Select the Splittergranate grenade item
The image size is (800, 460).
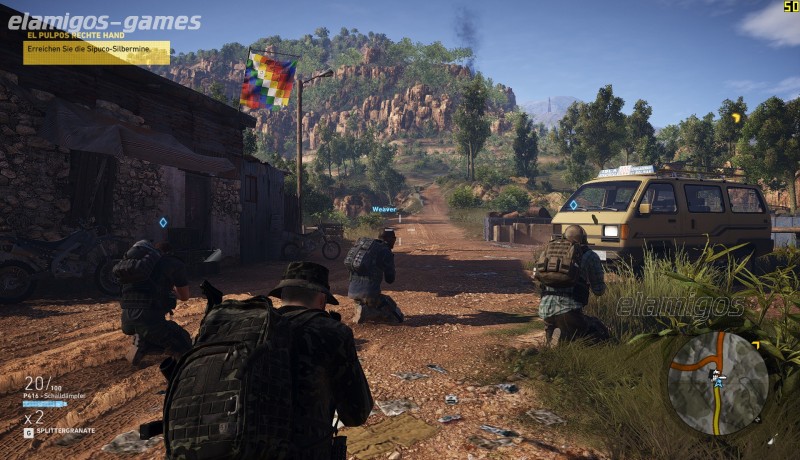tap(62, 431)
